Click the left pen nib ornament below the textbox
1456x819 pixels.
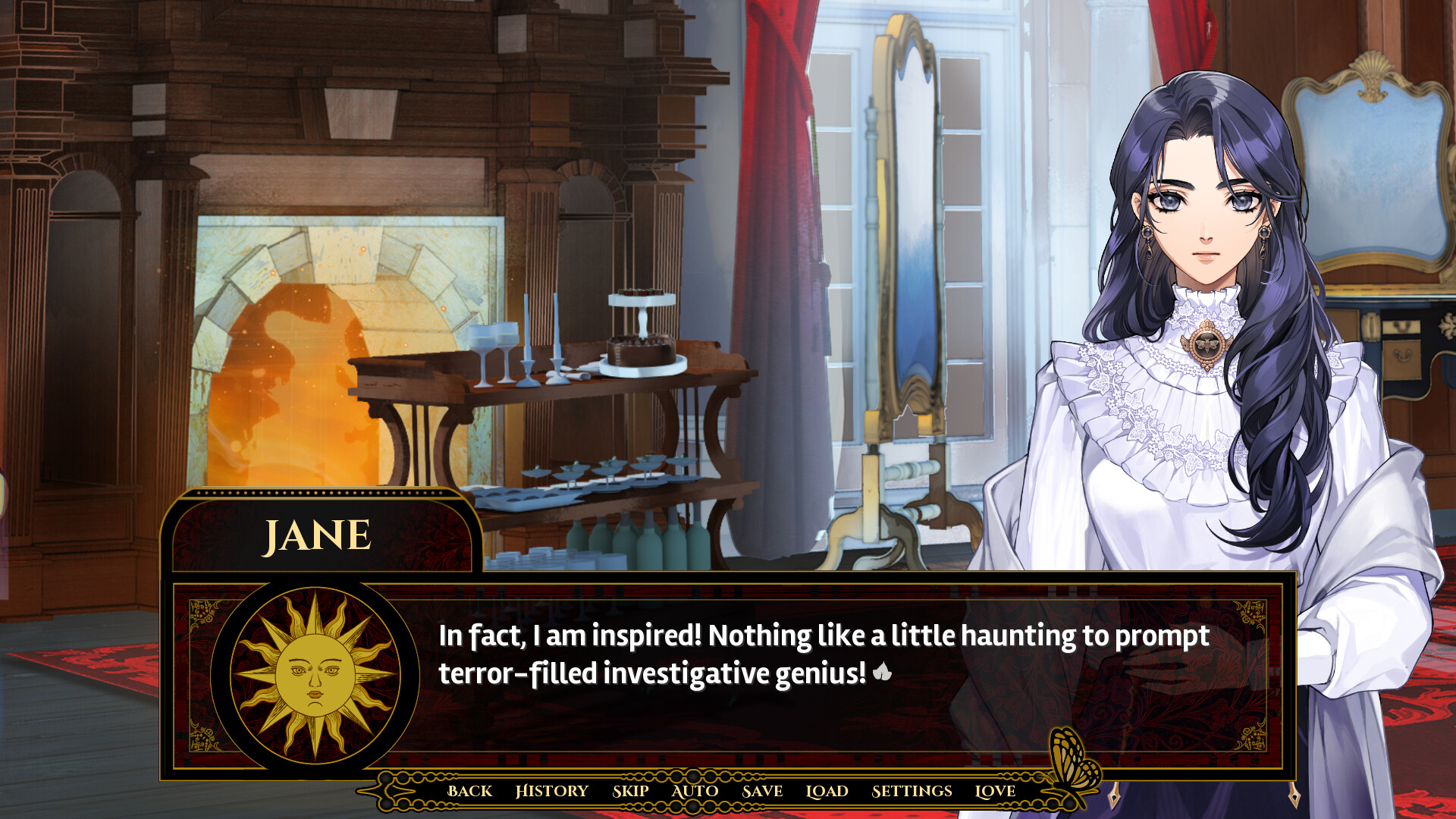click(x=1114, y=796)
